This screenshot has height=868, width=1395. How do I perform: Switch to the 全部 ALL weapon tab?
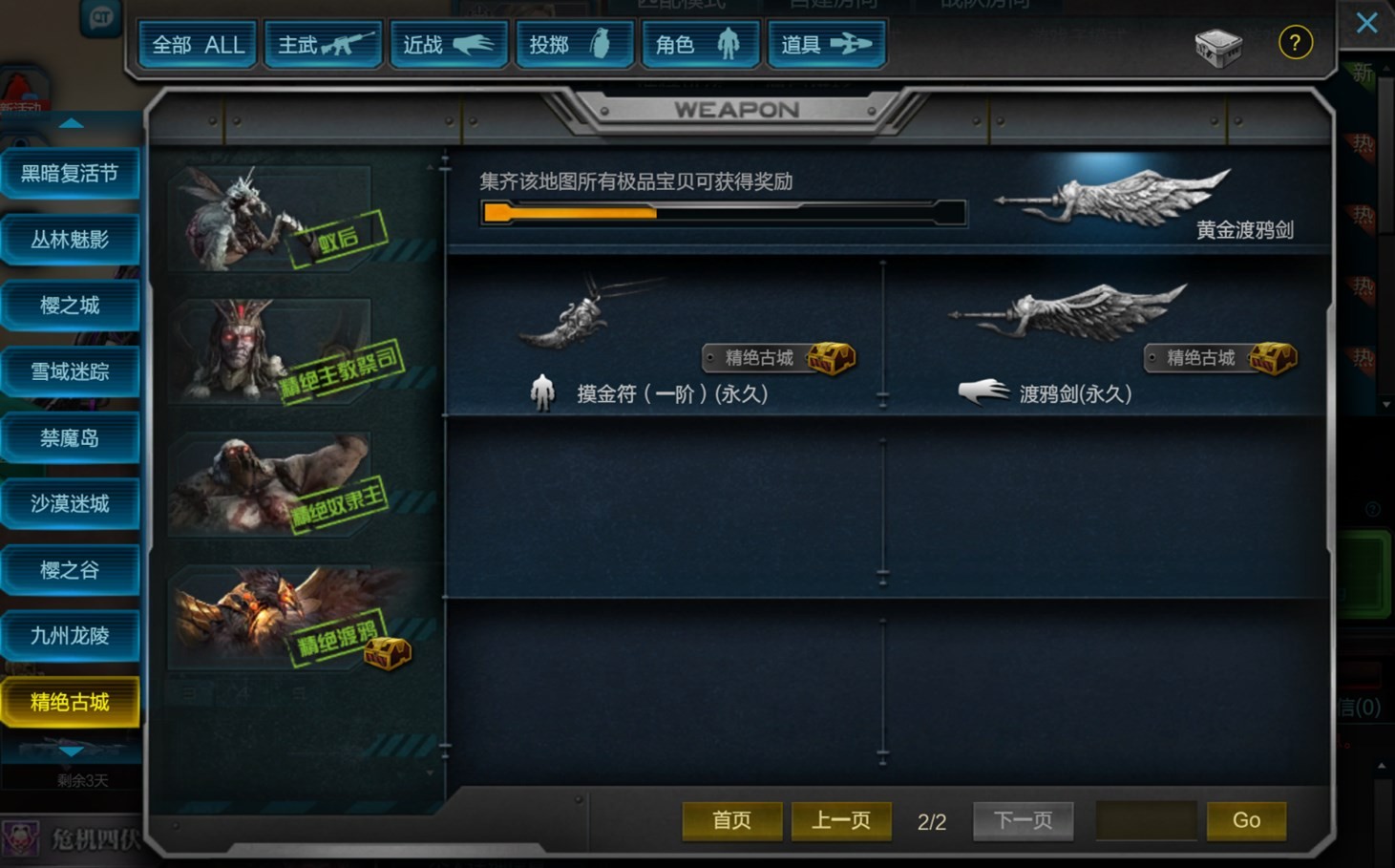coord(198,45)
